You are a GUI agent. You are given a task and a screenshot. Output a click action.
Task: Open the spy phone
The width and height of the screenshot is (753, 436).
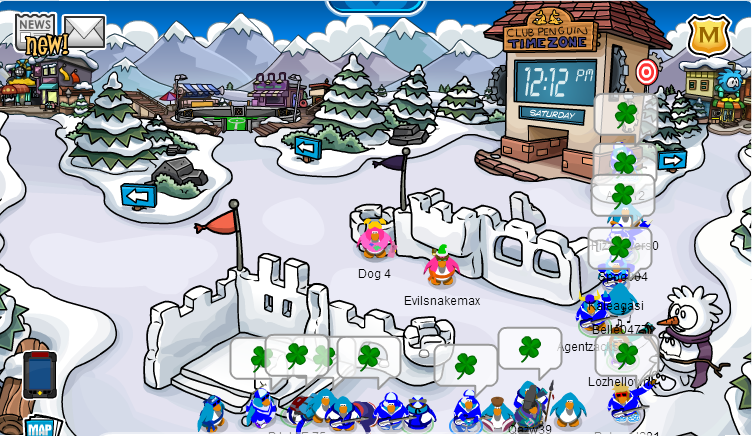(39, 373)
